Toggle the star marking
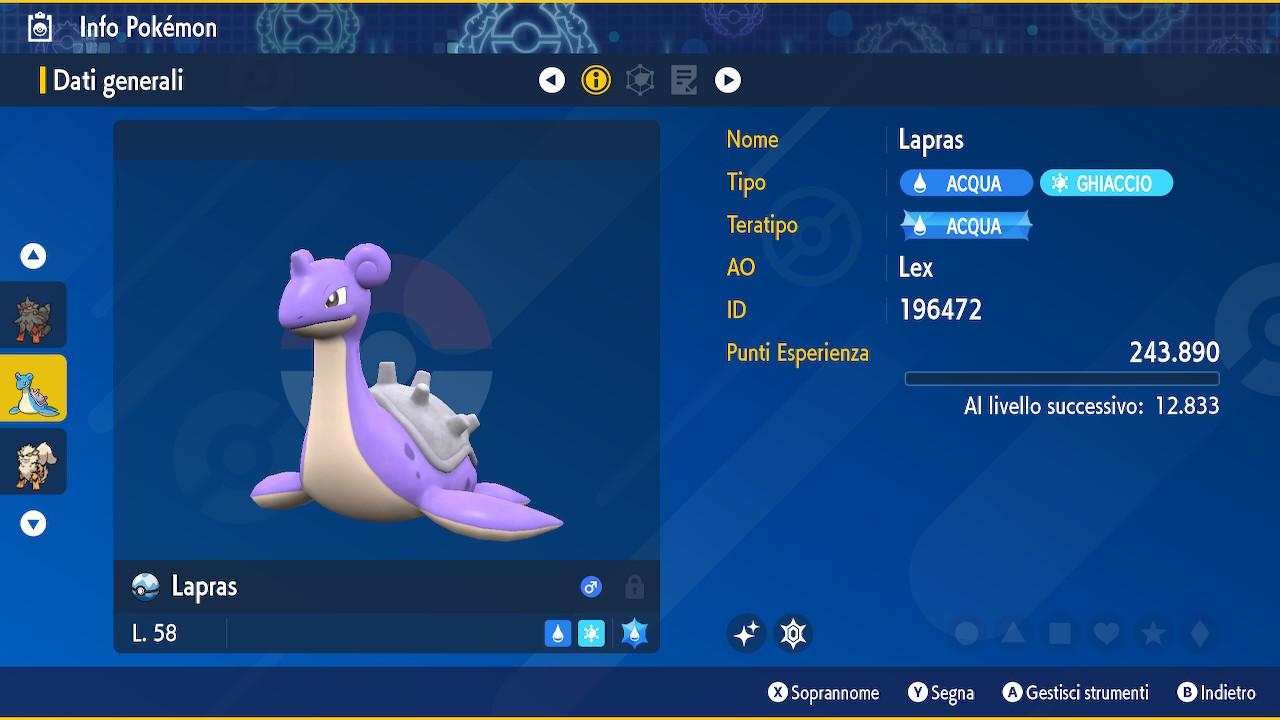 [x=1153, y=633]
